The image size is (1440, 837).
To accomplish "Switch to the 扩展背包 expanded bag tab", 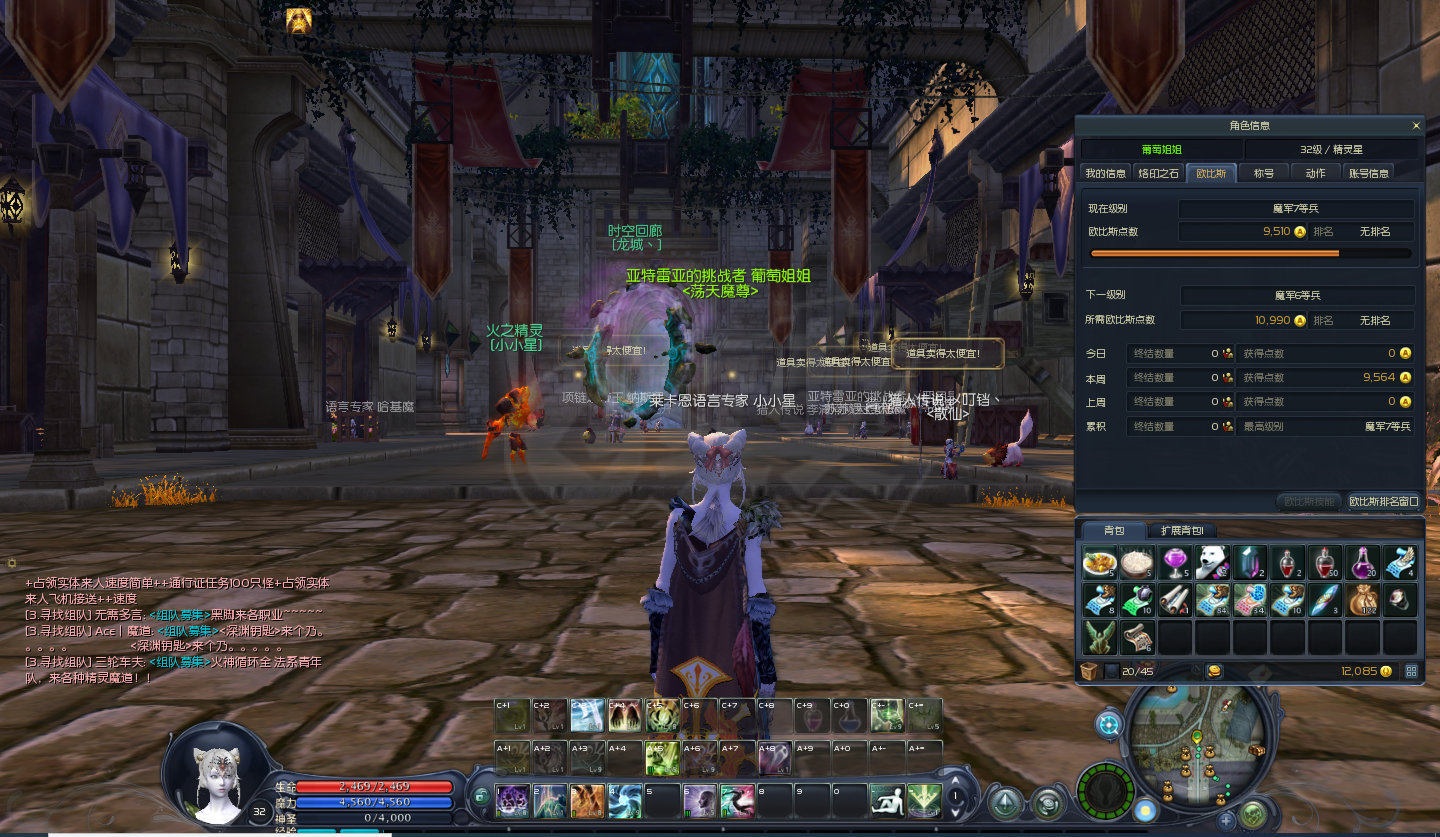I will pyautogui.click(x=1182, y=530).
